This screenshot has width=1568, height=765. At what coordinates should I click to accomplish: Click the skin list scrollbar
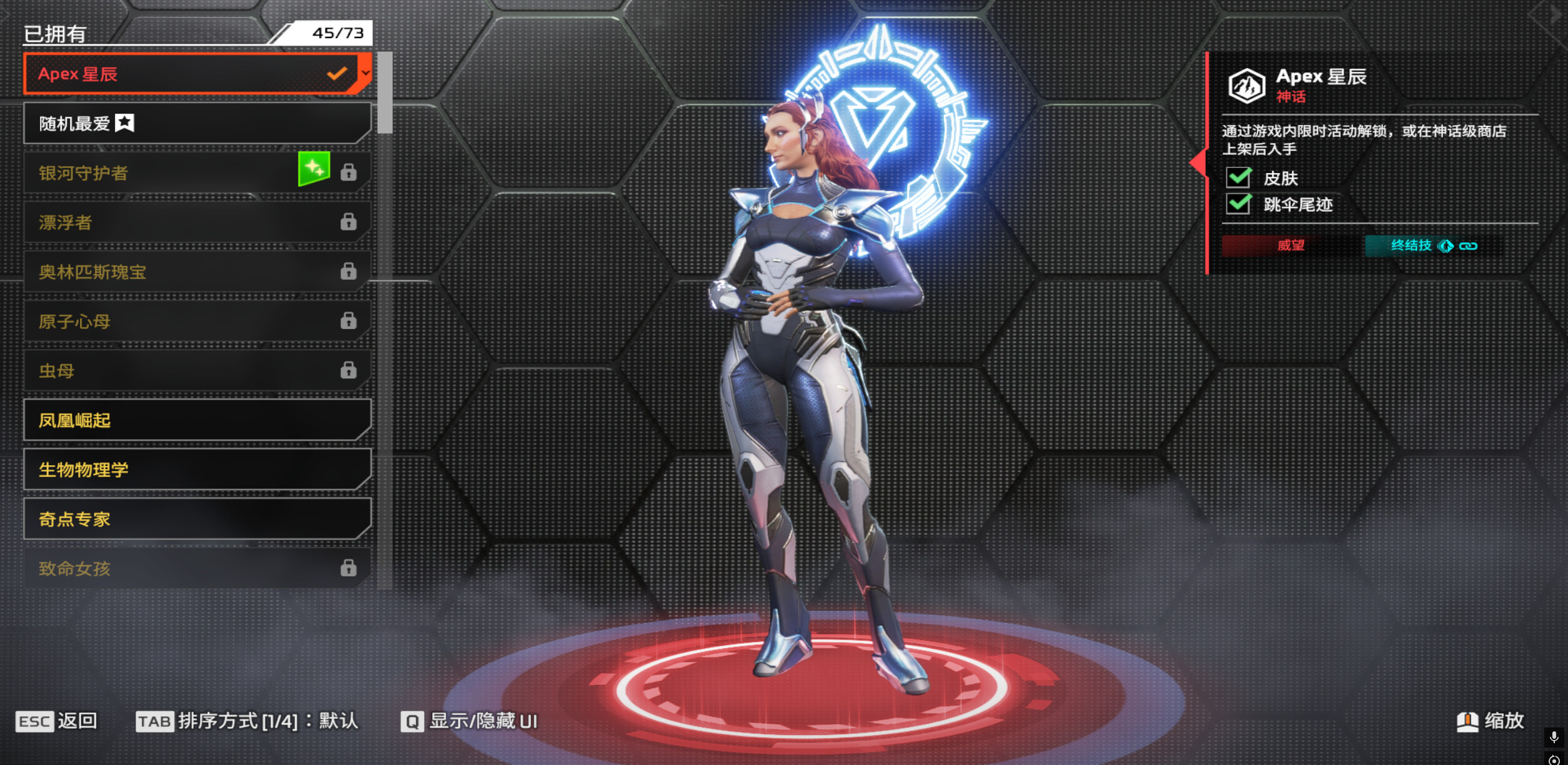click(x=385, y=92)
